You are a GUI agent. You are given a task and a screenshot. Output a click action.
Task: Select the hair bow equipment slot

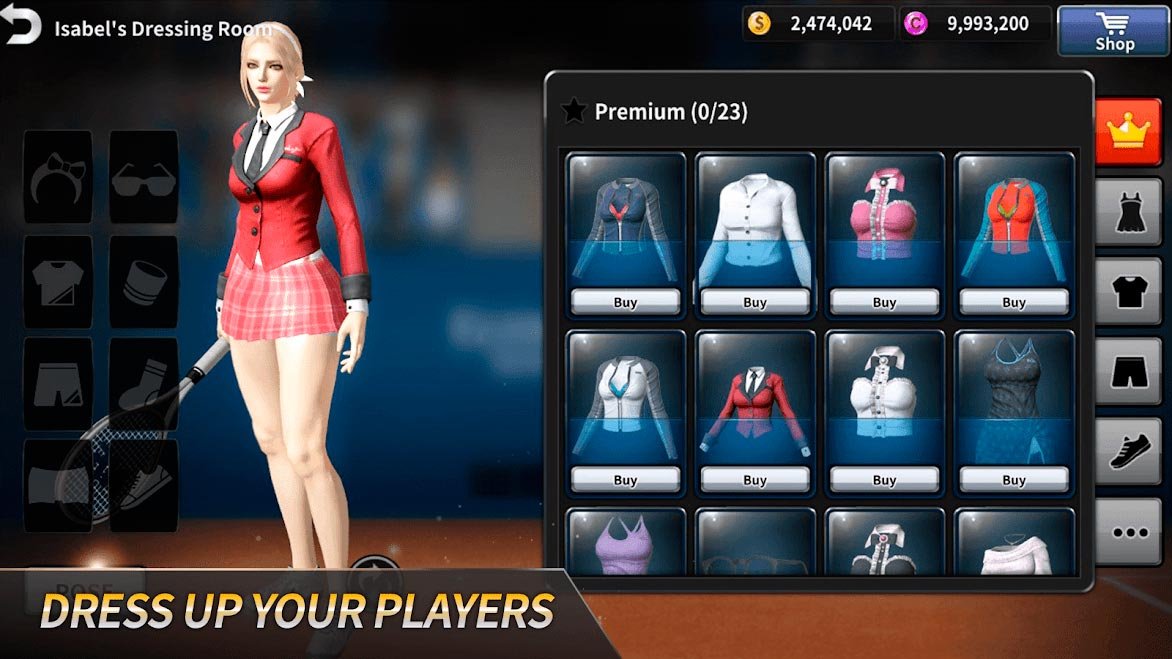[x=58, y=177]
